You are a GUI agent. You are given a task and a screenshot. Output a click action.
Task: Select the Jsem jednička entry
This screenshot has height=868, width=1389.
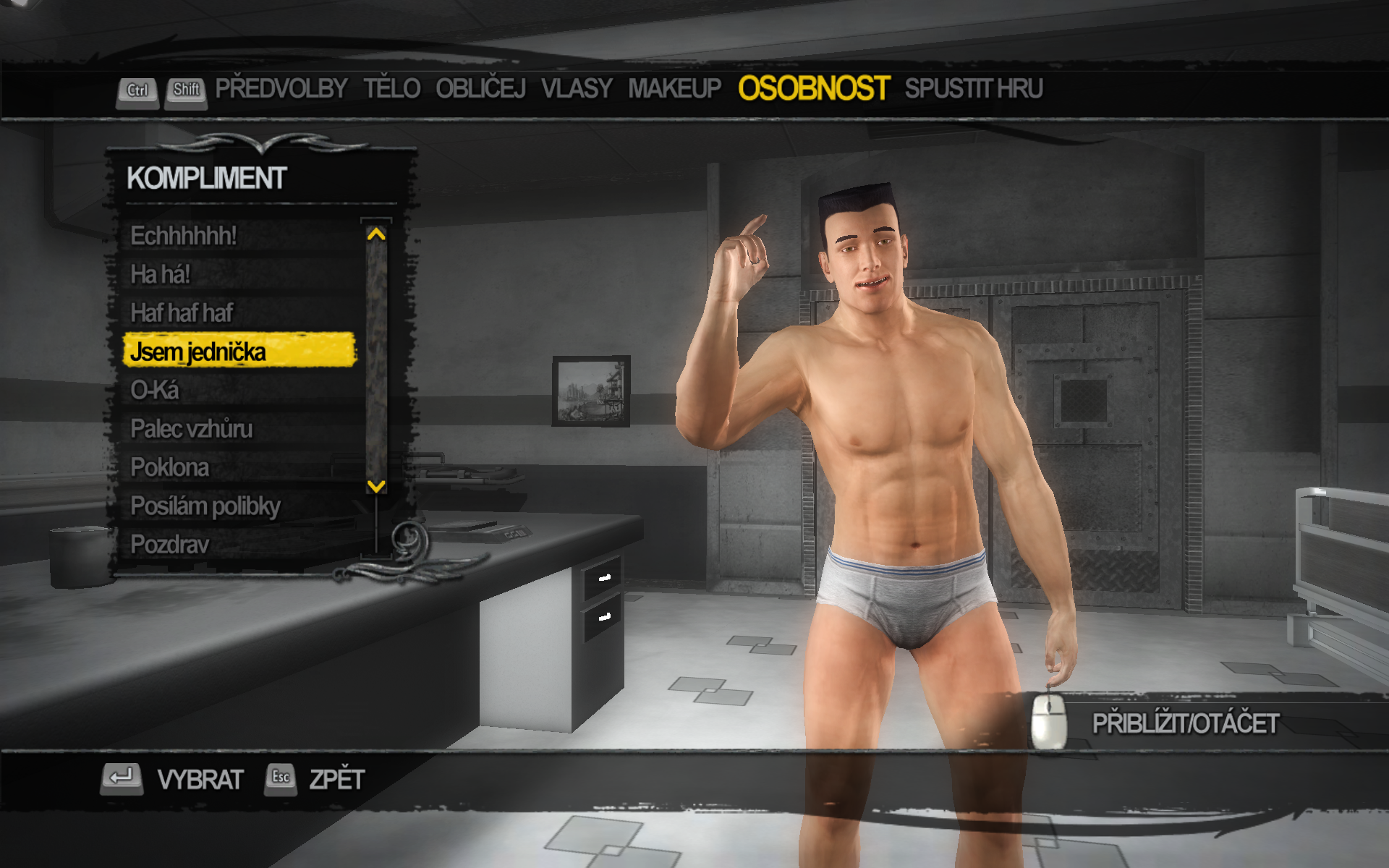point(198,352)
